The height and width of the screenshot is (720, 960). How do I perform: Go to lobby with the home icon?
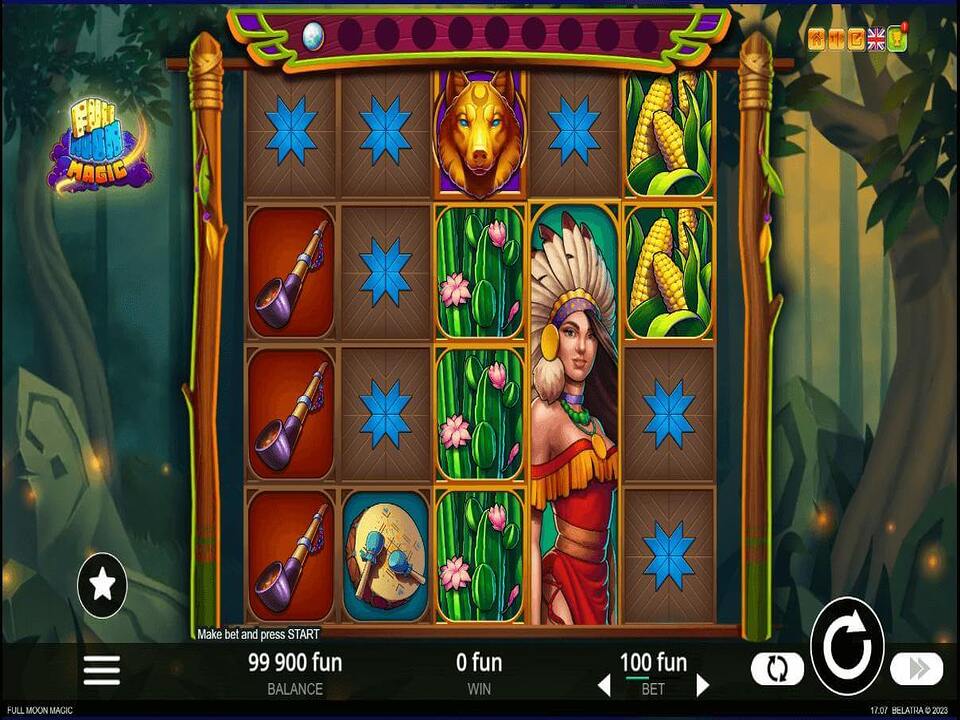817,39
